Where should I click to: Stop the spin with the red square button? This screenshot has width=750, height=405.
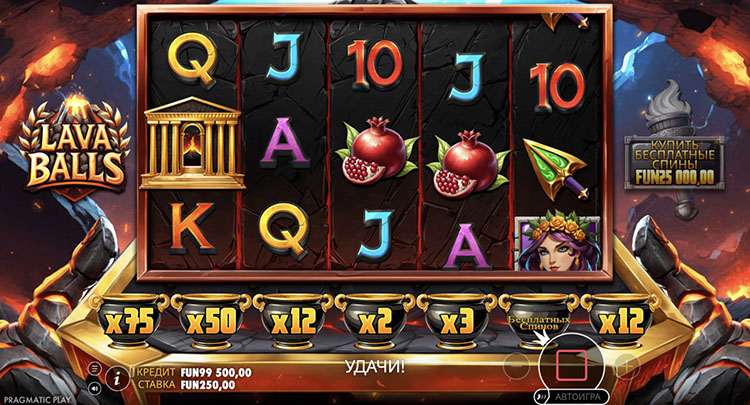(571, 365)
